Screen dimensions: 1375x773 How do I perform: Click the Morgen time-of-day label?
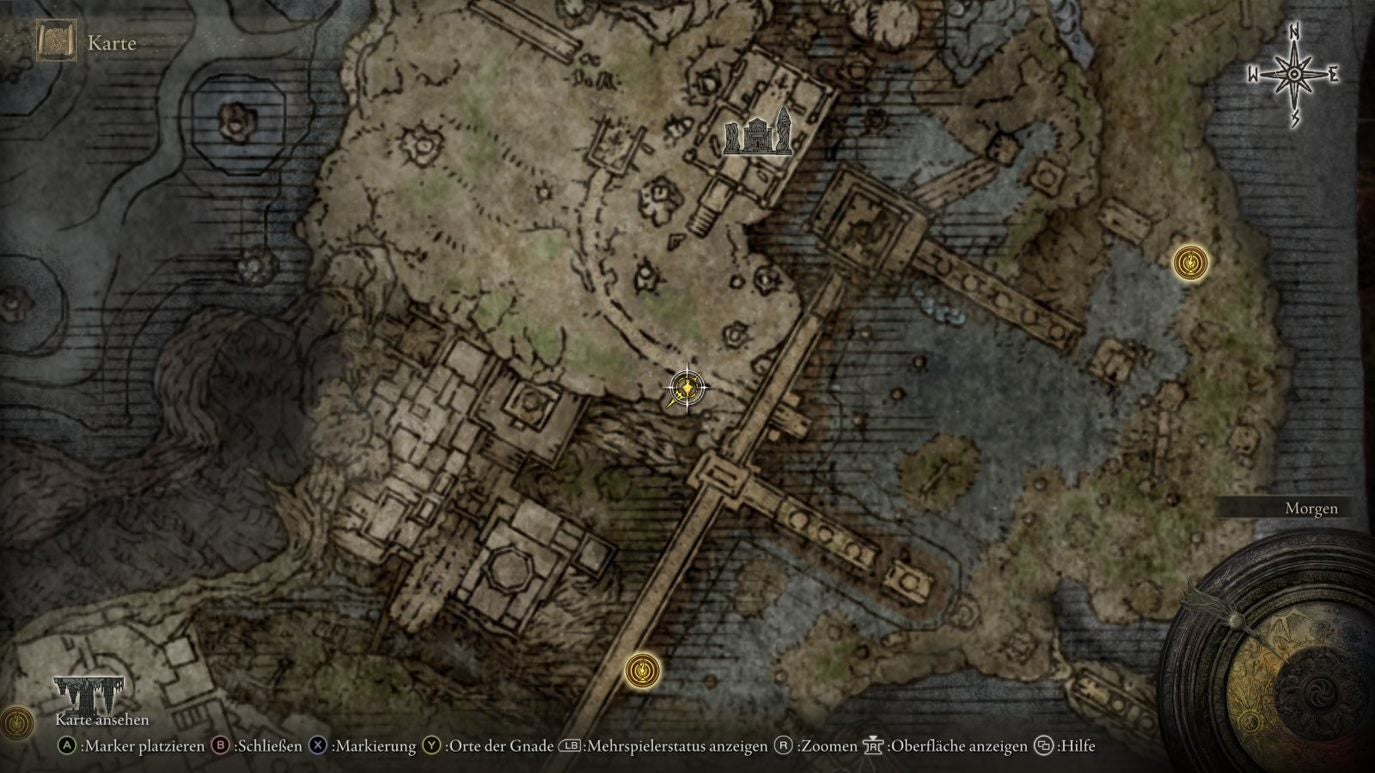[x=1310, y=508]
